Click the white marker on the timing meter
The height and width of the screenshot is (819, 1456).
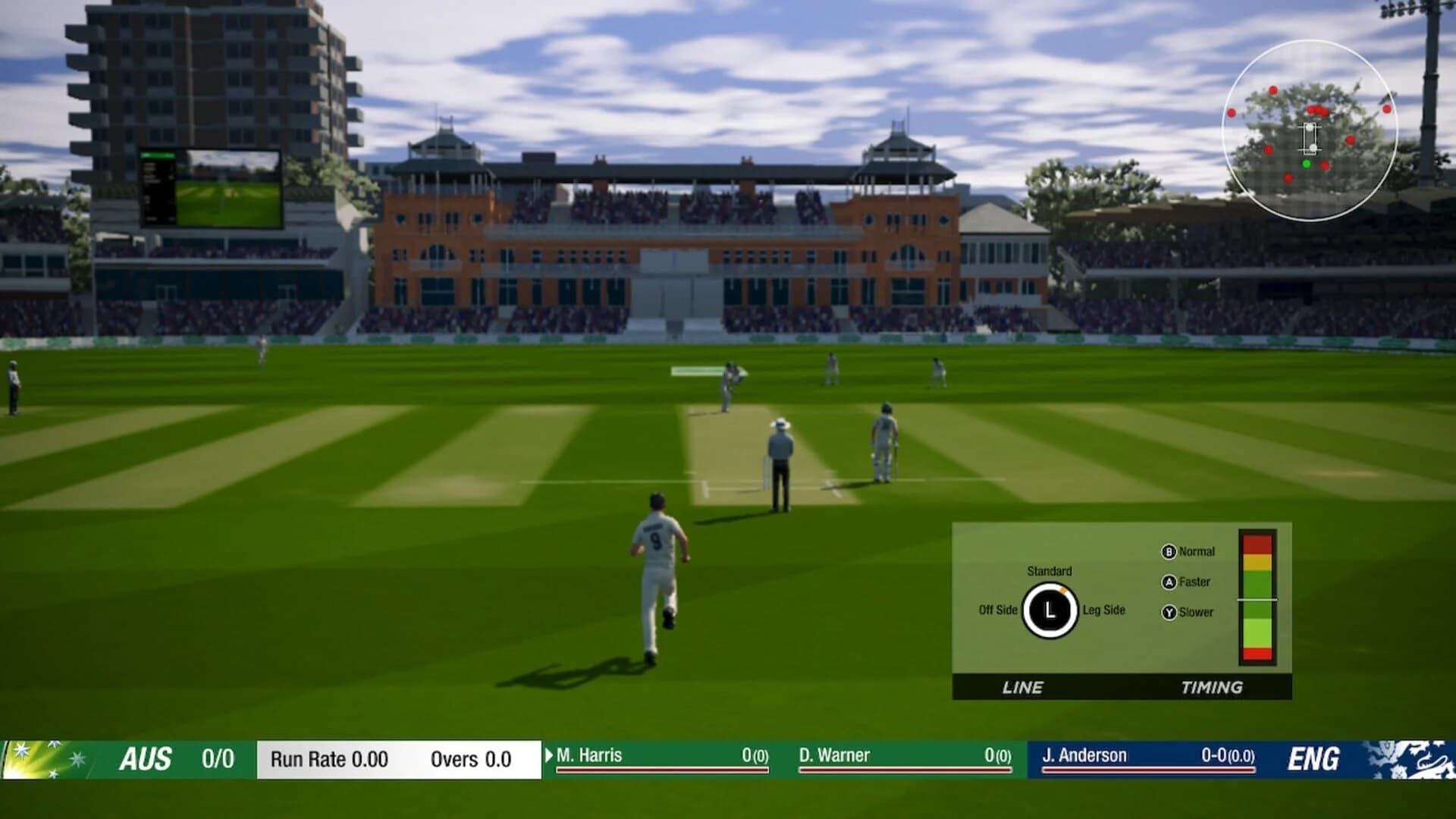pyautogui.click(x=1256, y=599)
